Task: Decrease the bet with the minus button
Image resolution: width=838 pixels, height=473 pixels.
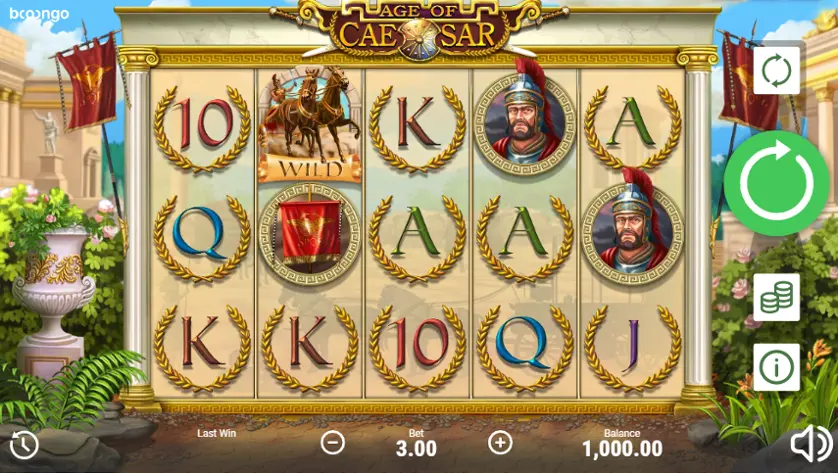Action: 333,442
